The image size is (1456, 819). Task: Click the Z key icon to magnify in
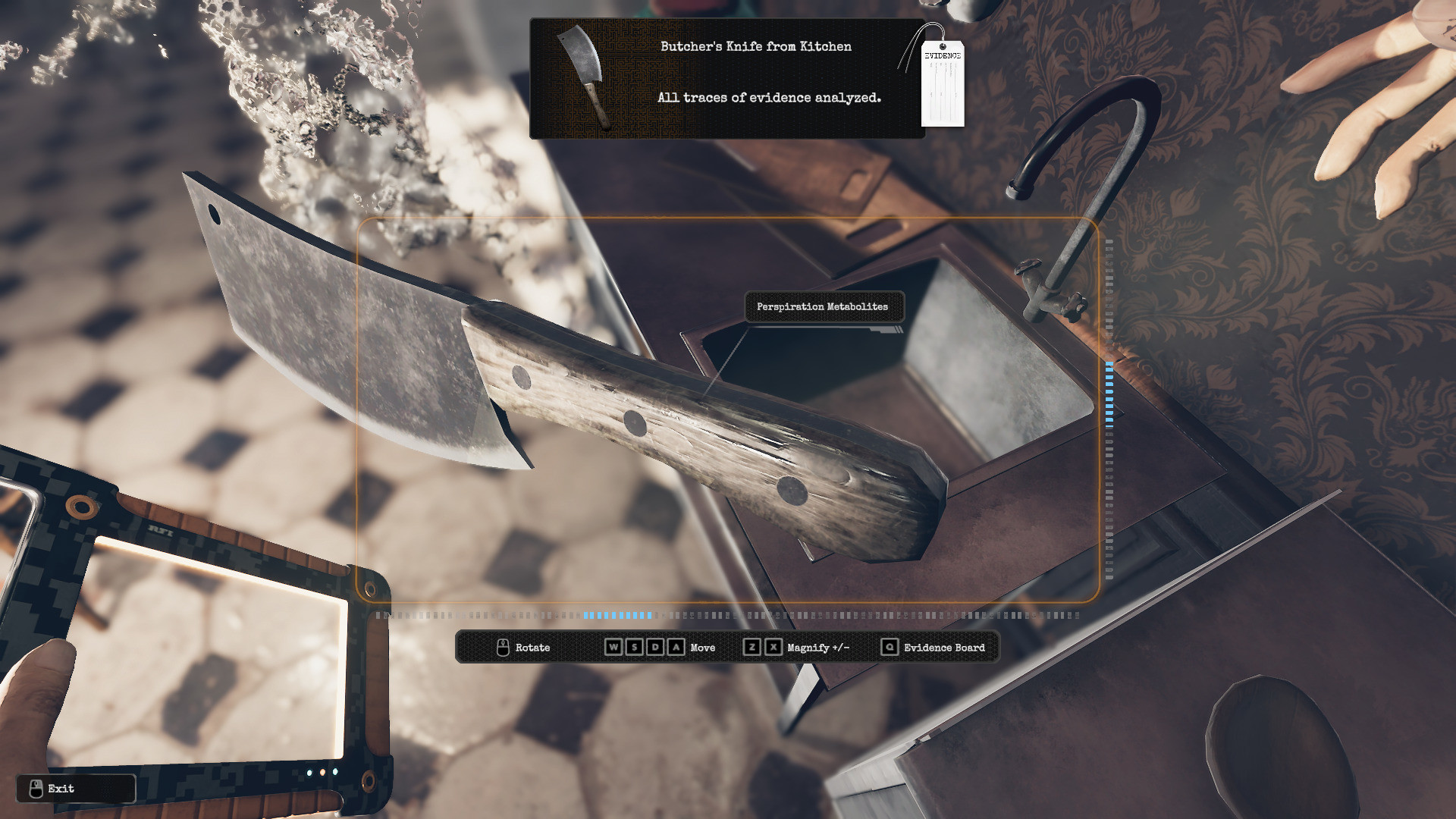point(754,647)
